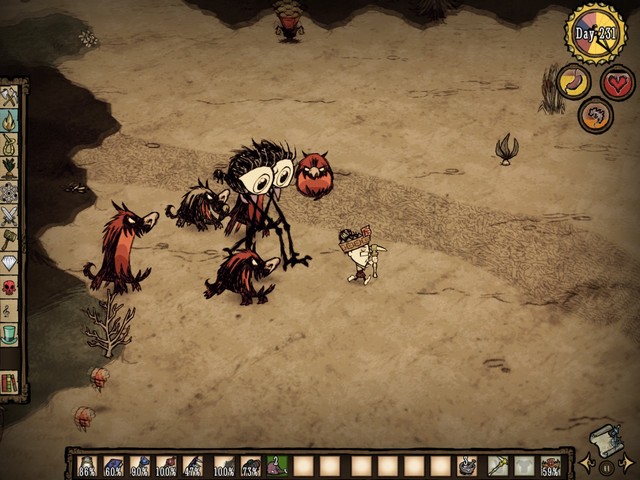
Task: Click the round pause button
Action: 606,466
